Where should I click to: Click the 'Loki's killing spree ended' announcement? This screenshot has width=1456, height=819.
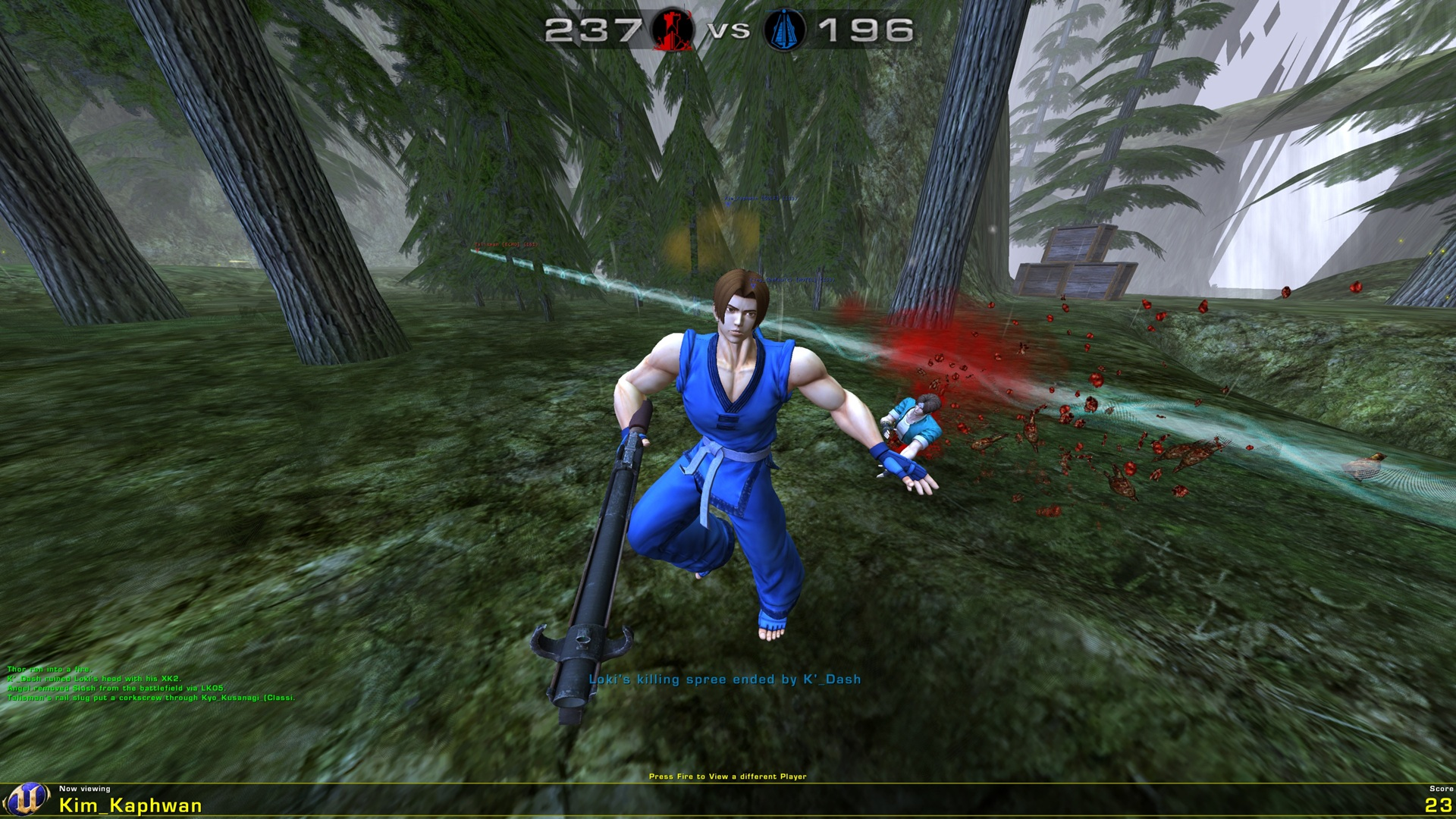coord(723,680)
